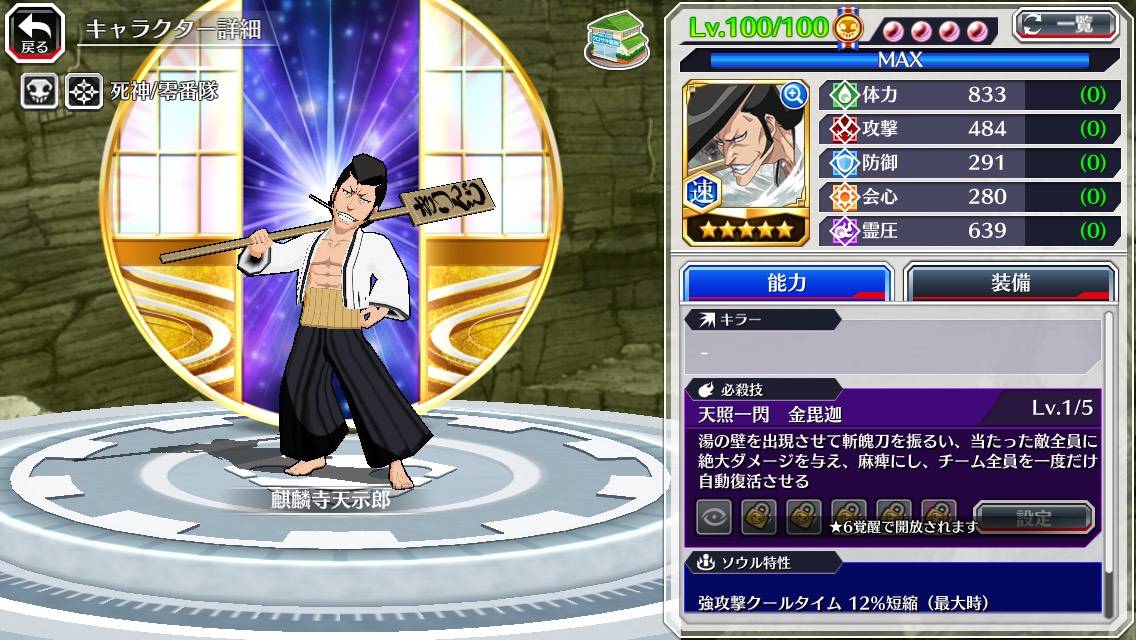This screenshot has height=640, width=1136.
Task: Select the skull affiliation icon
Action: point(39,93)
